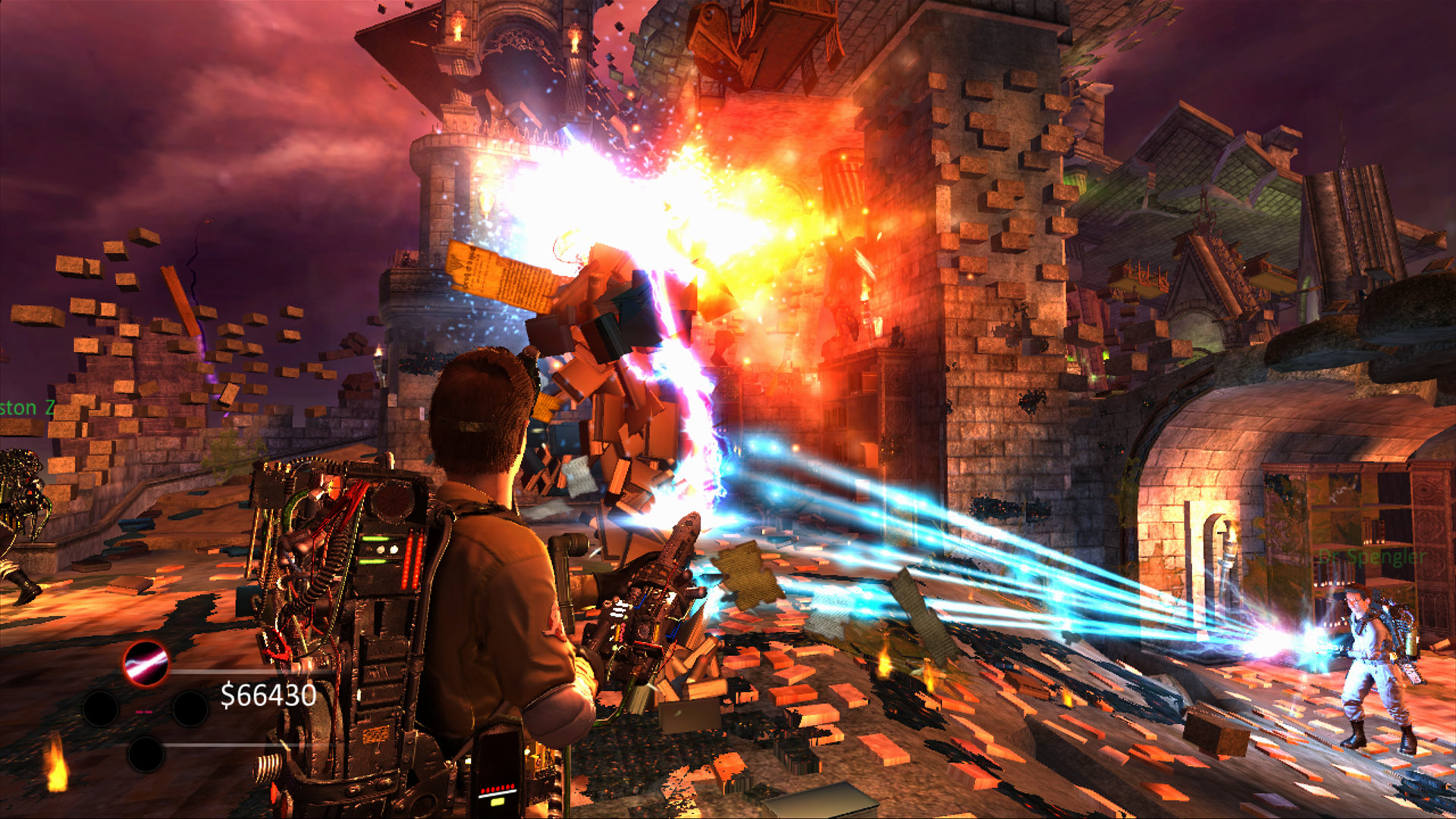Screen dimensions: 1456x819
Task: Click the $66430 money counter
Action: (269, 696)
